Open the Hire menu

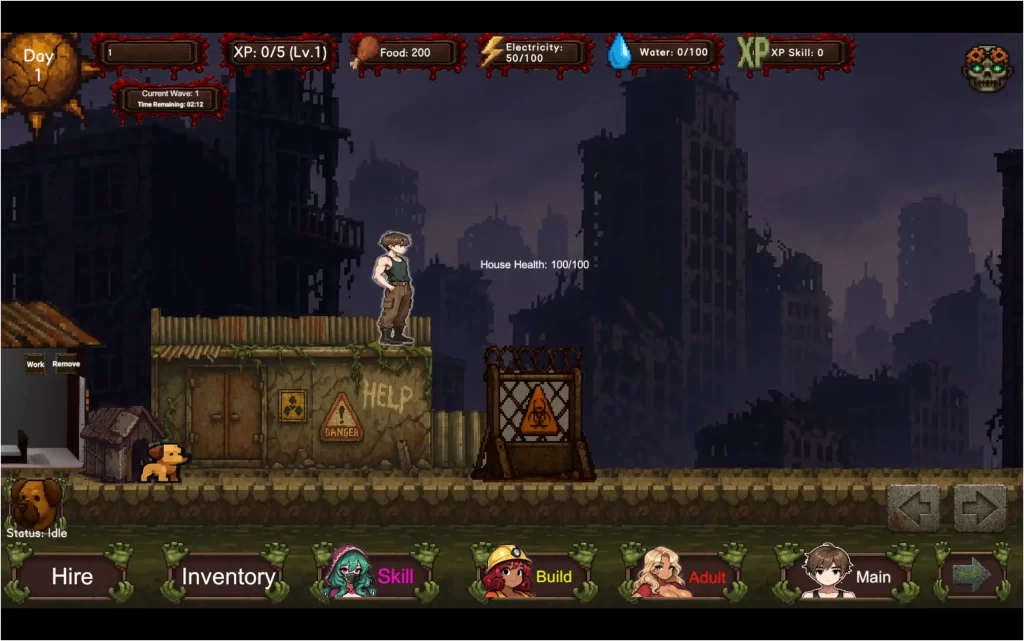click(x=72, y=577)
